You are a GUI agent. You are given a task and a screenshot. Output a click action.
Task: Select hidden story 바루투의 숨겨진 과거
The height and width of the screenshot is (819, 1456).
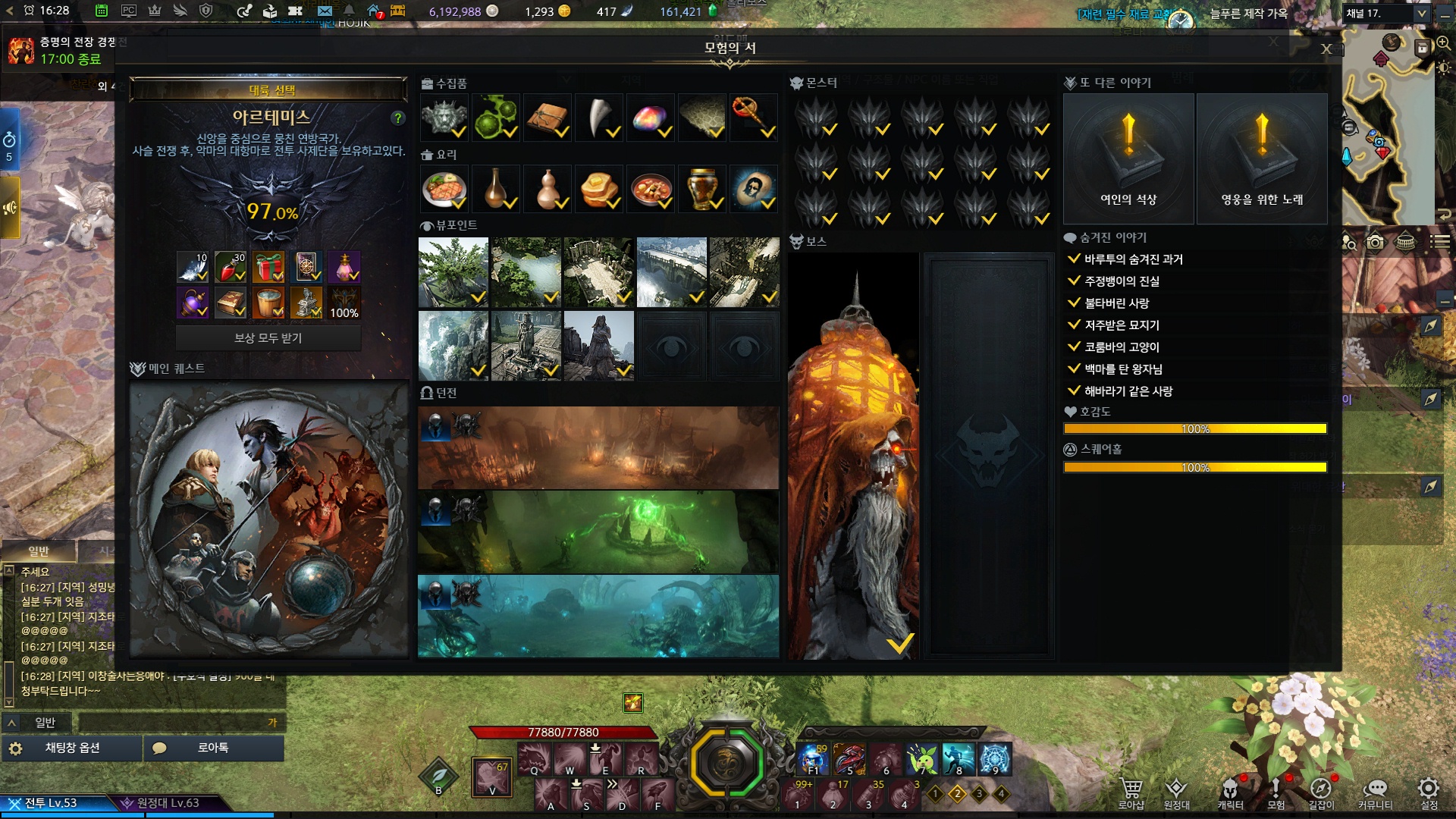pos(1133,259)
